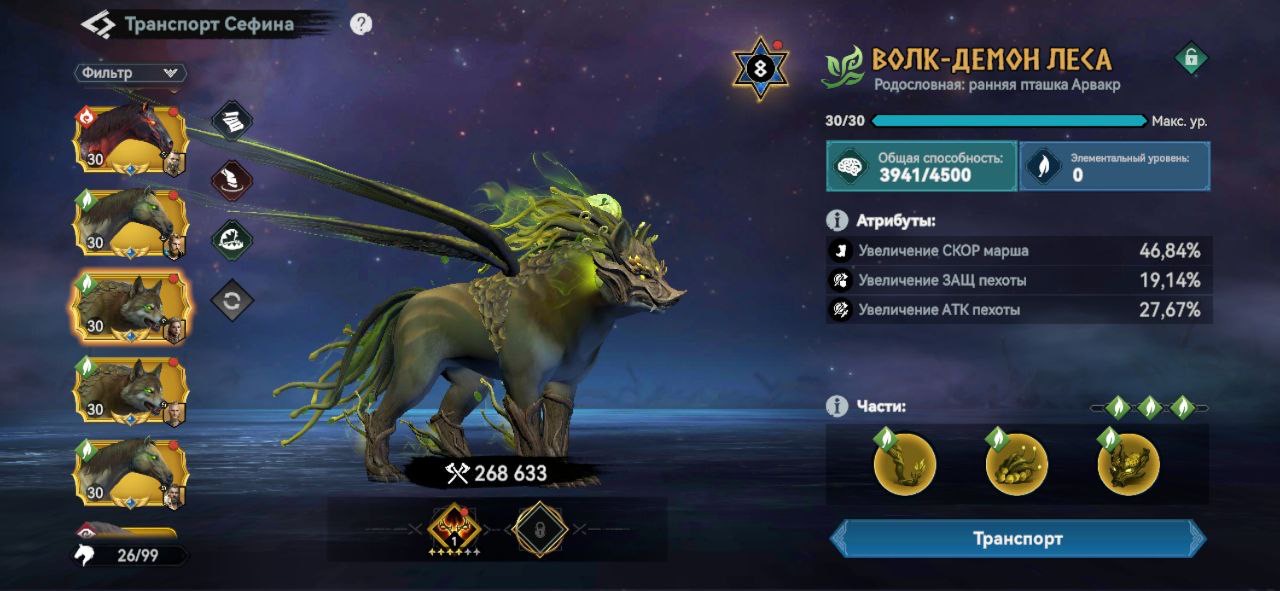Image resolution: width=1280 pixels, height=591 pixels.
Task: Click the Транспорт button
Action: coord(1017,539)
